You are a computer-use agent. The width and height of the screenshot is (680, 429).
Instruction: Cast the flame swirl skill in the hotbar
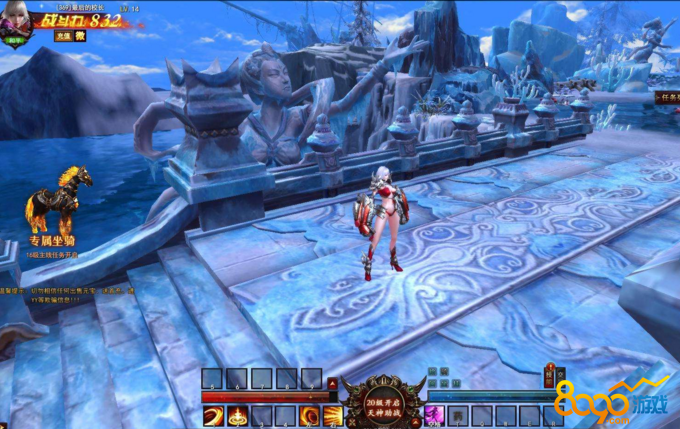309,415
